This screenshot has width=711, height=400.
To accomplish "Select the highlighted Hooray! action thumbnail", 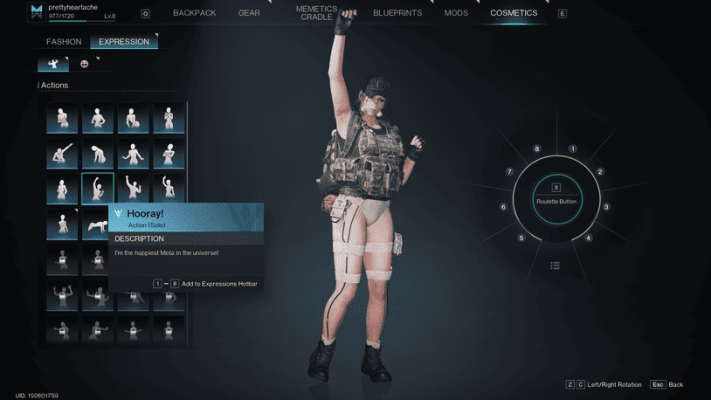I will coord(97,187).
